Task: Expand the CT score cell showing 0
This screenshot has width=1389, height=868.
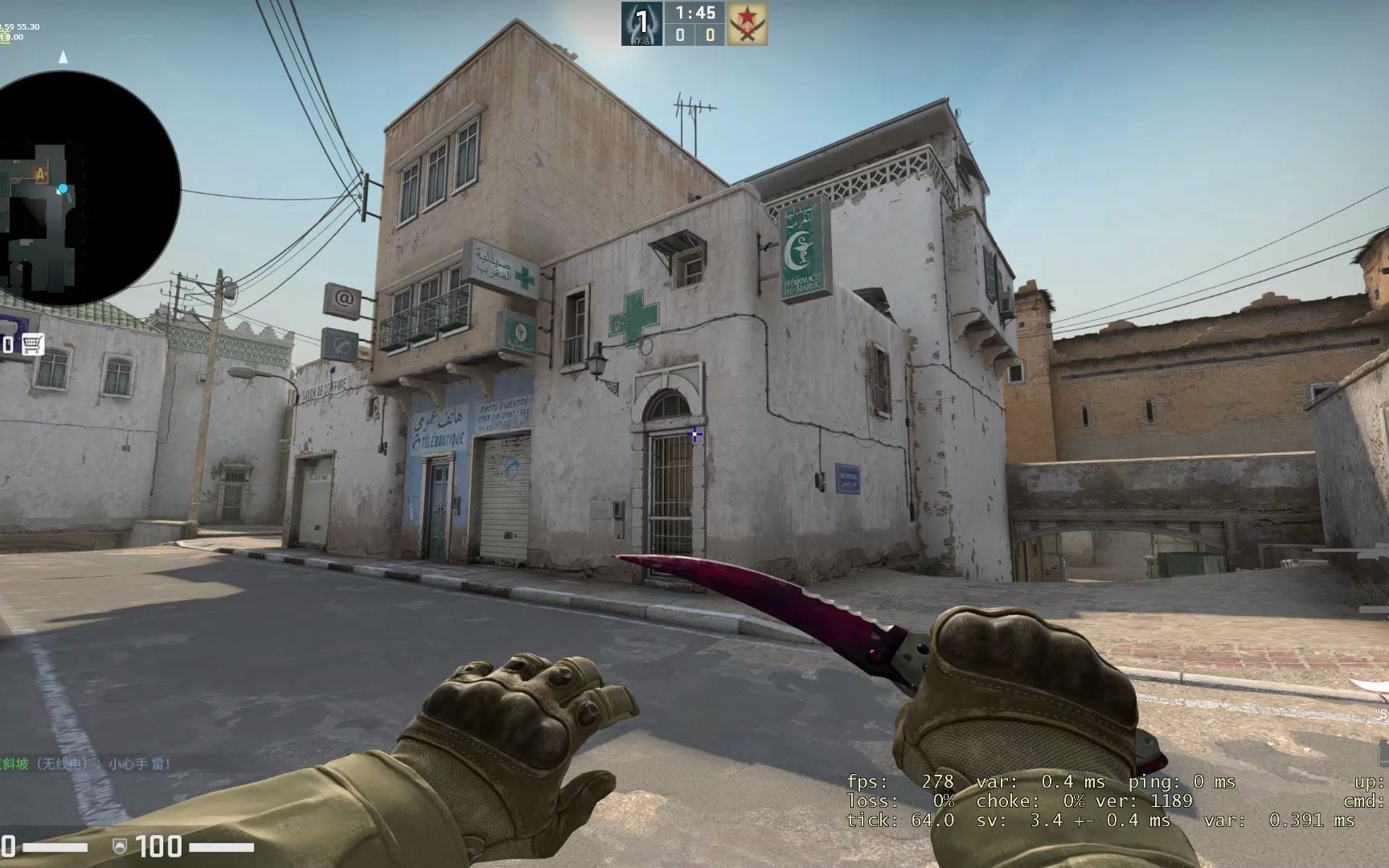Action: pos(681,35)
